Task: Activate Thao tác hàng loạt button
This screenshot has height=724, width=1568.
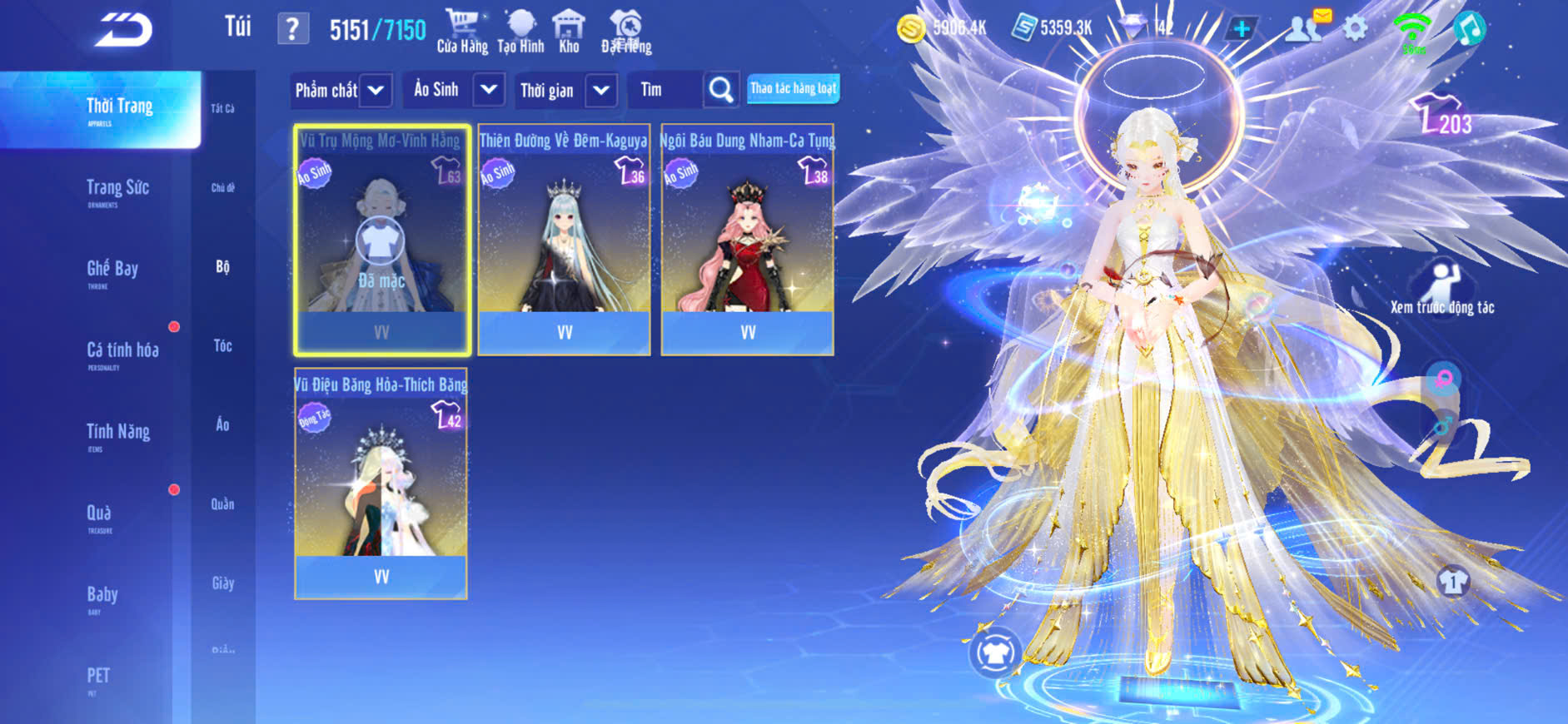Action: (793, 88)
